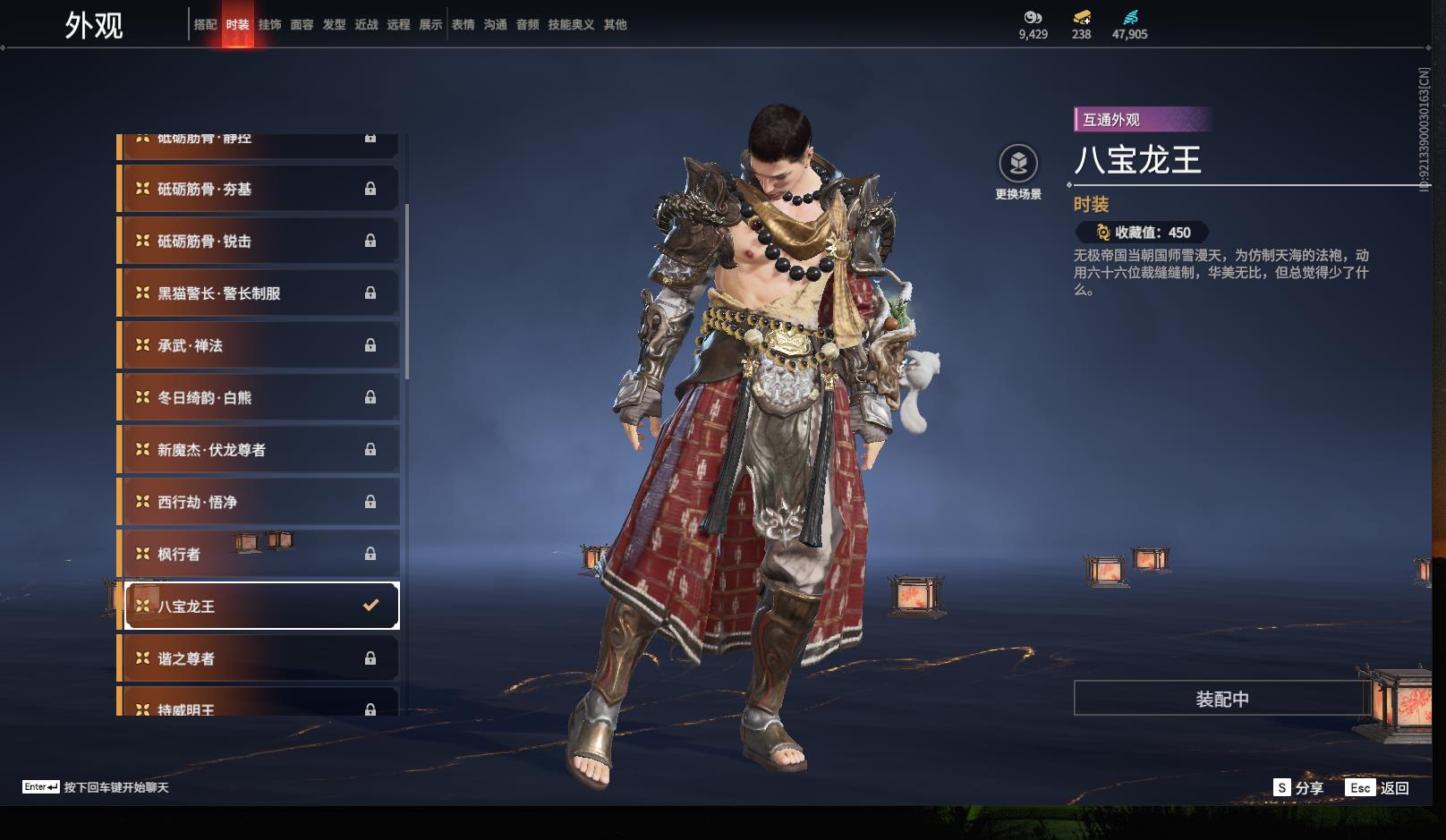Select the 砥砺筋骨·夯基 outfit

259,189
